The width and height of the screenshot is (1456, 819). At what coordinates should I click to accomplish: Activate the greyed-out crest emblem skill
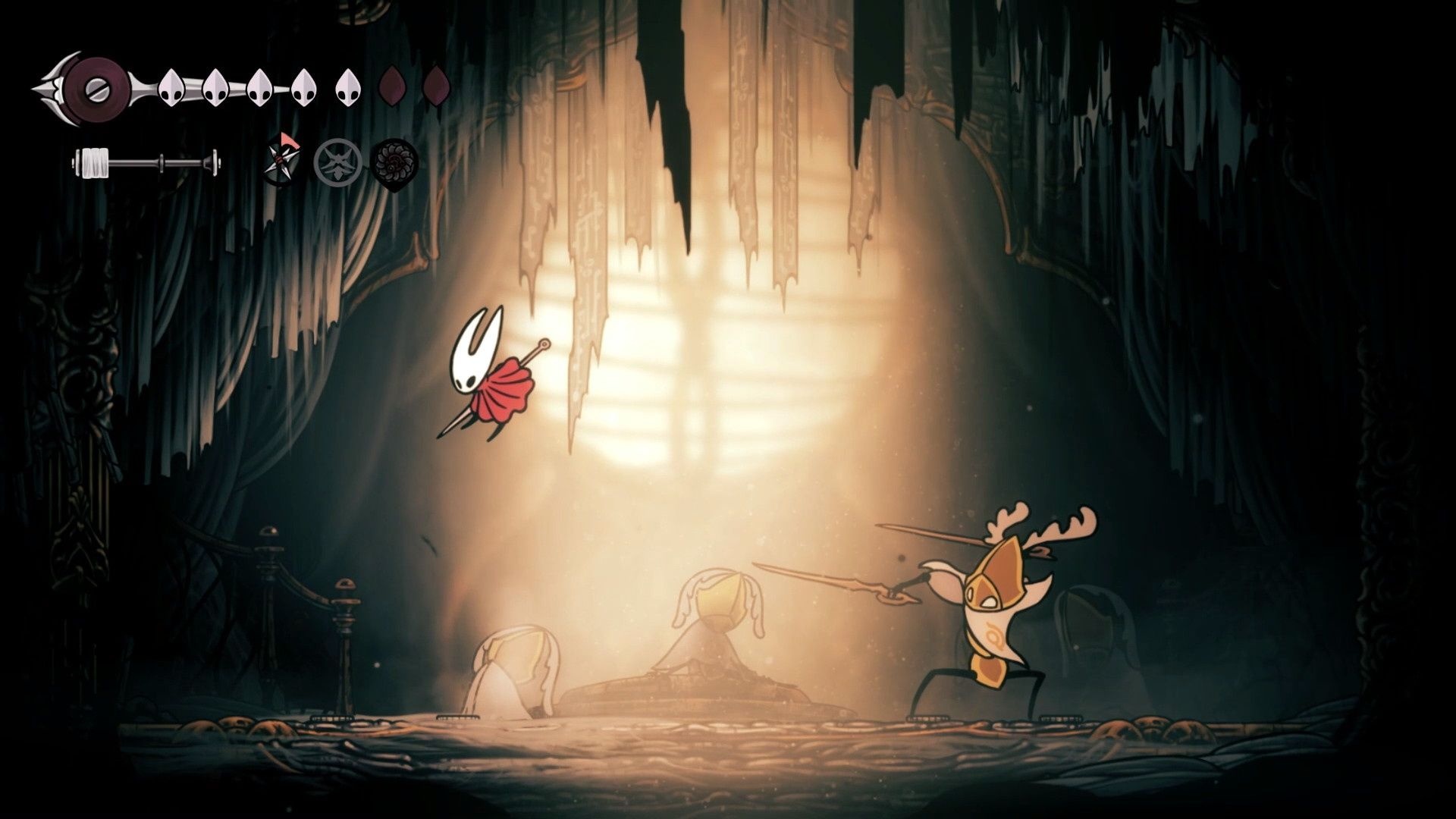(335, 162)
